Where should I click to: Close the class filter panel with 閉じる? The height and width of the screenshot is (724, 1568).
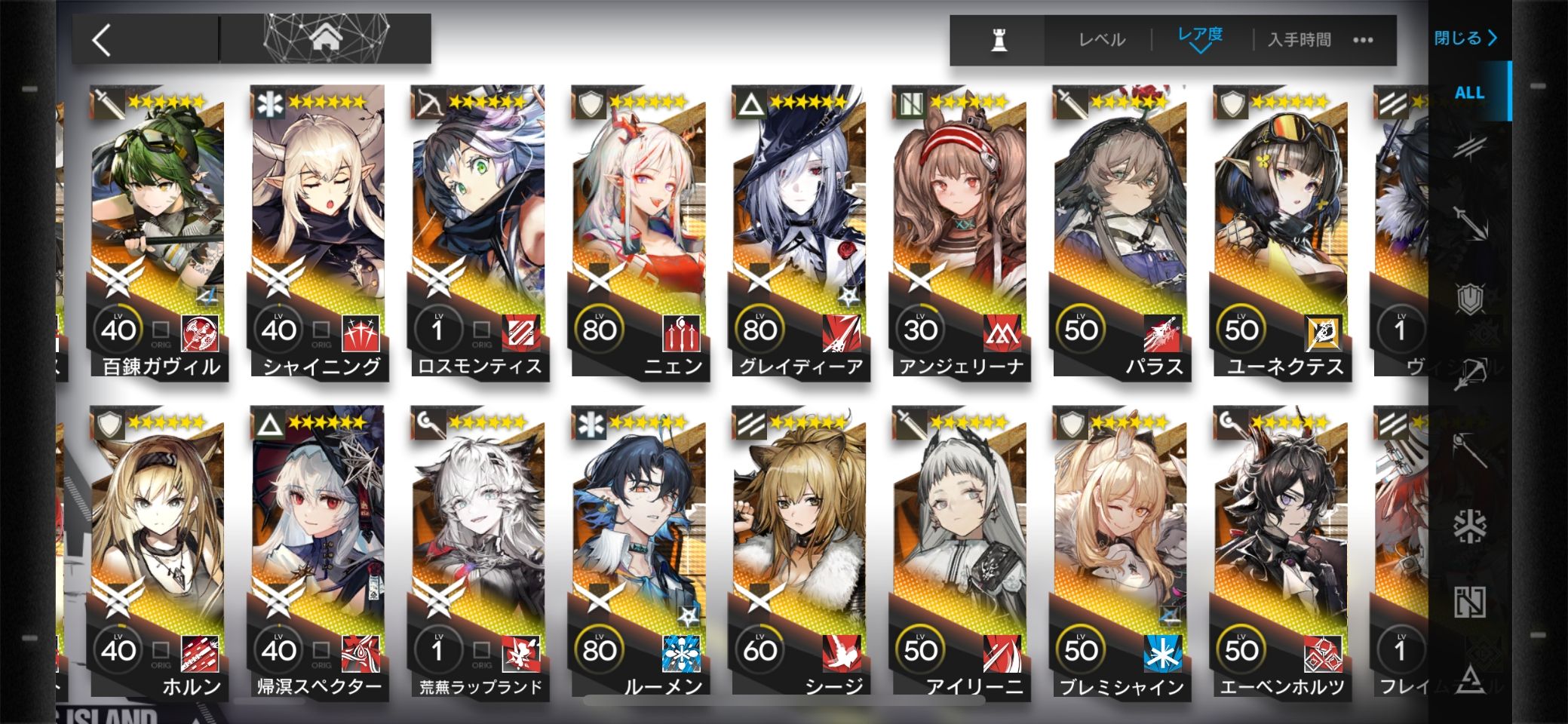(x=1465, y=38)
